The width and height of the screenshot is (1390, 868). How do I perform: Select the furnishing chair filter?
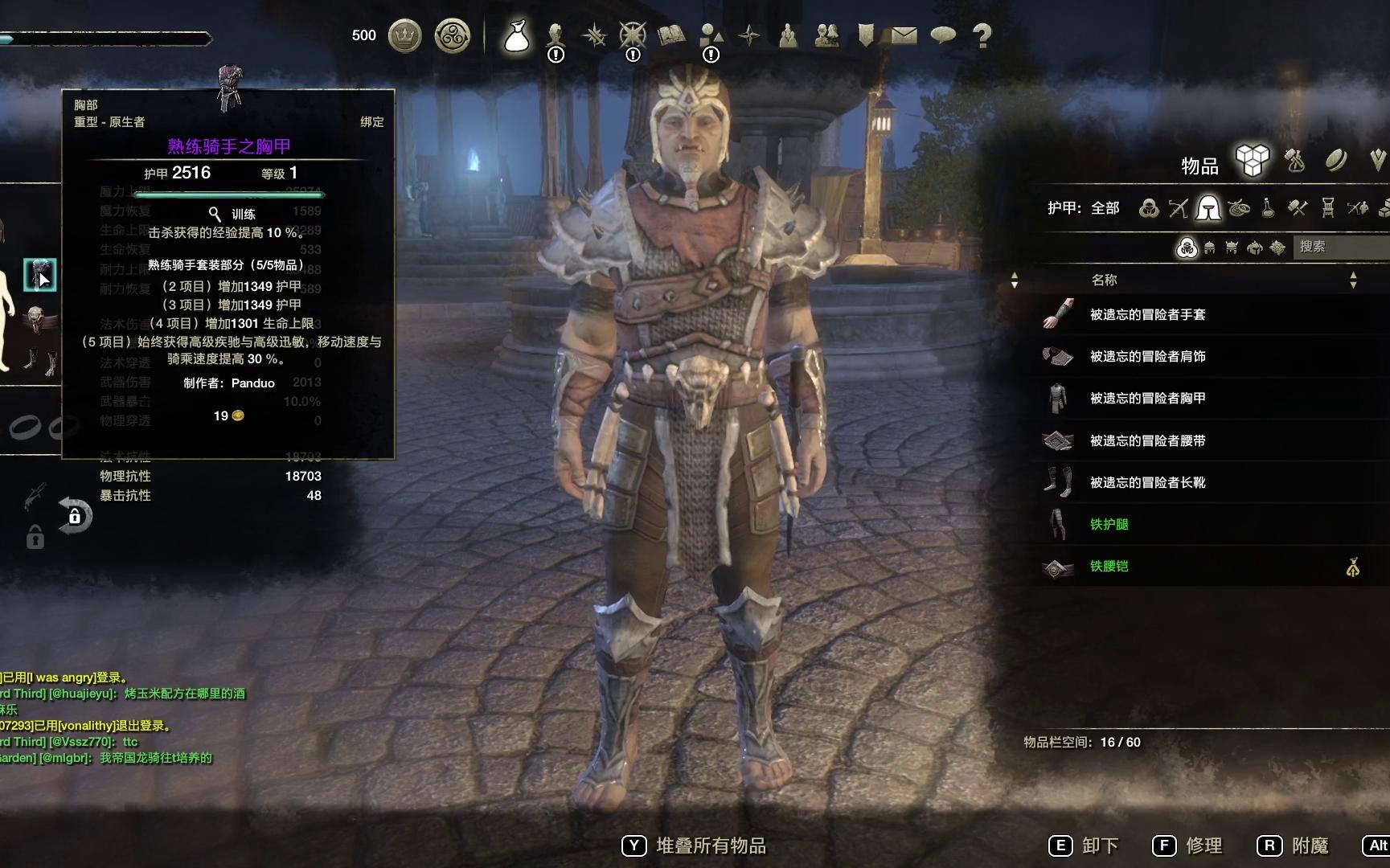tap(1327, 208)
